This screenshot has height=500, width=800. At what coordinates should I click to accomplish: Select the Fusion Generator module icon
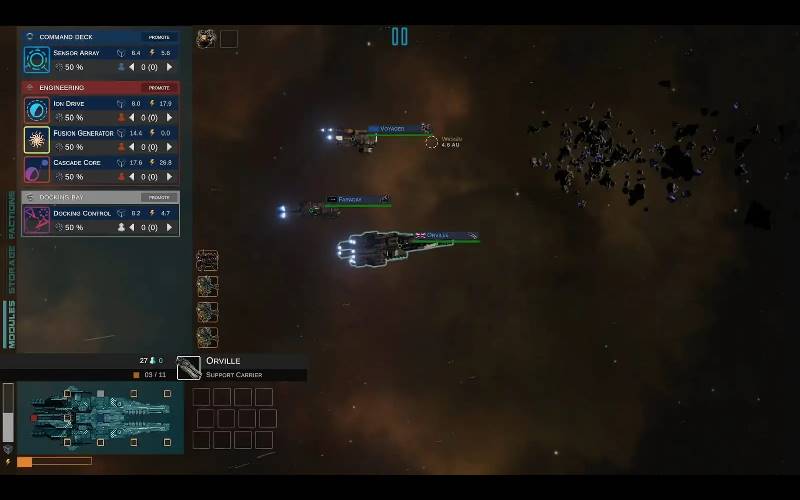[x=37, y=139]
